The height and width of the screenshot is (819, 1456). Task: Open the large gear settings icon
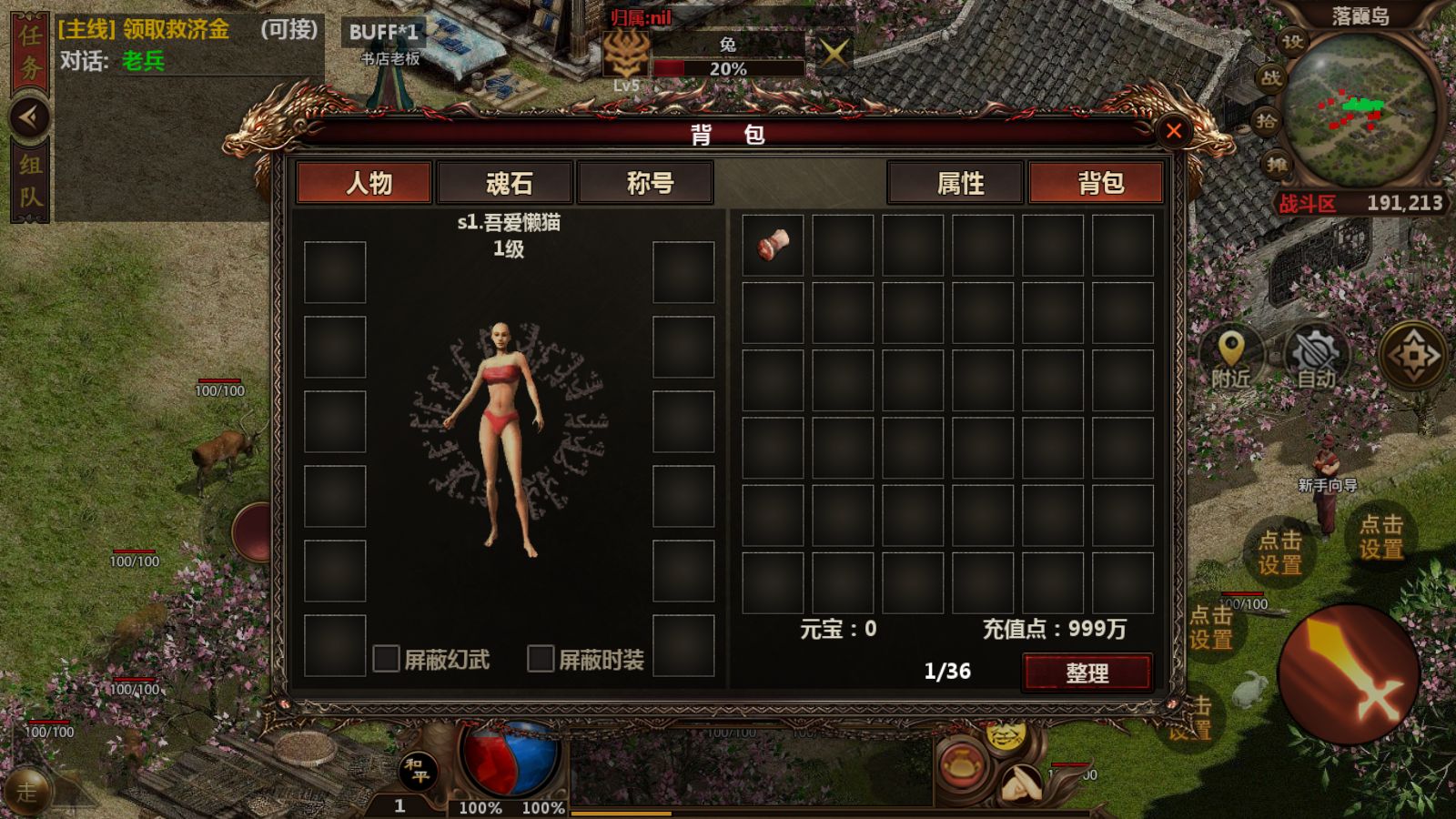click(x=1413, y=355)
